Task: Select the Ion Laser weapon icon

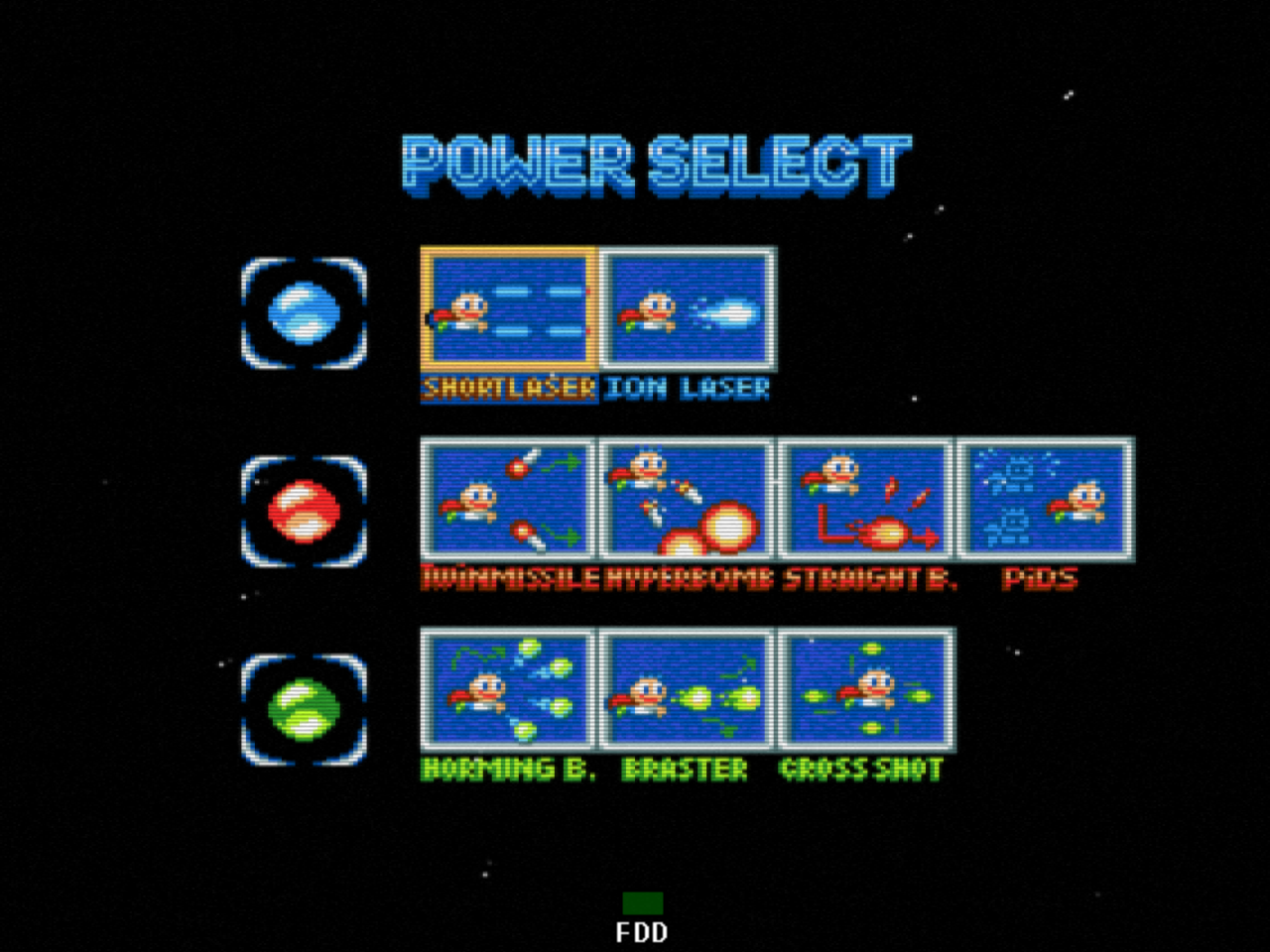Action: tap(687, 309)
